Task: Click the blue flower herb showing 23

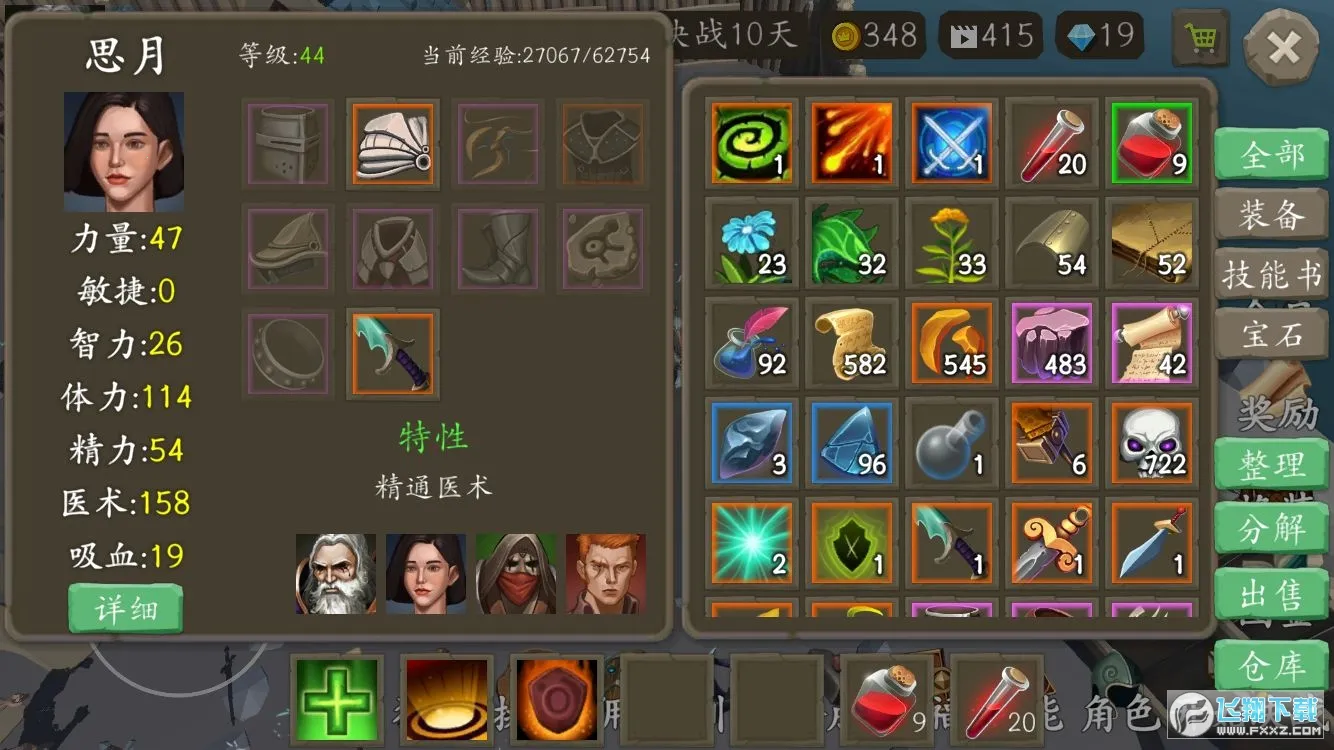Action: tap(751, 242)
